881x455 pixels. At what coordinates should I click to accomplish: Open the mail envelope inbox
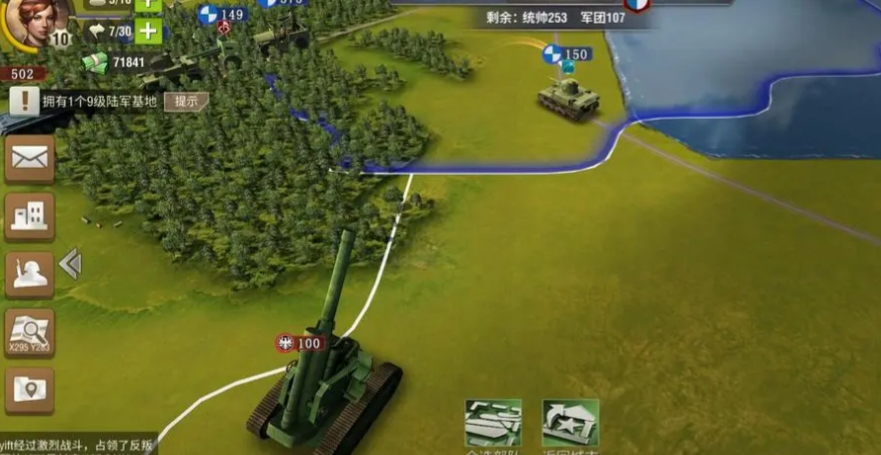pyautogui.click(x=30, y=158)
